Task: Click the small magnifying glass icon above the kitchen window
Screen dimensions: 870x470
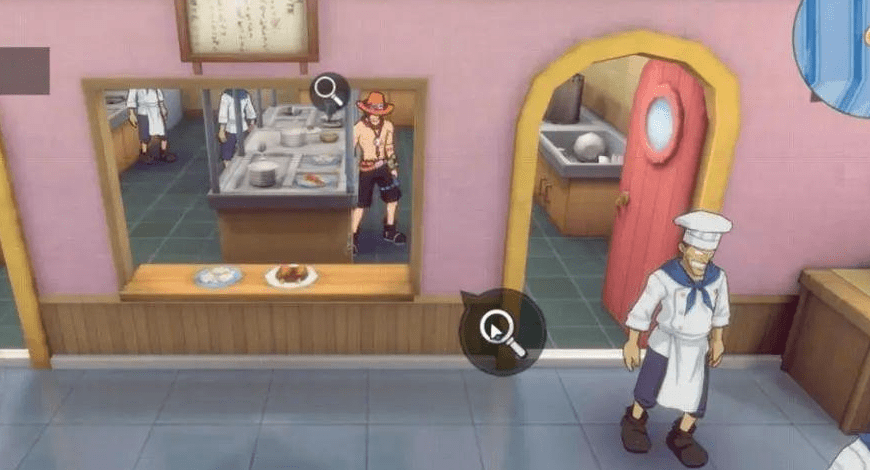Action: 328,91
